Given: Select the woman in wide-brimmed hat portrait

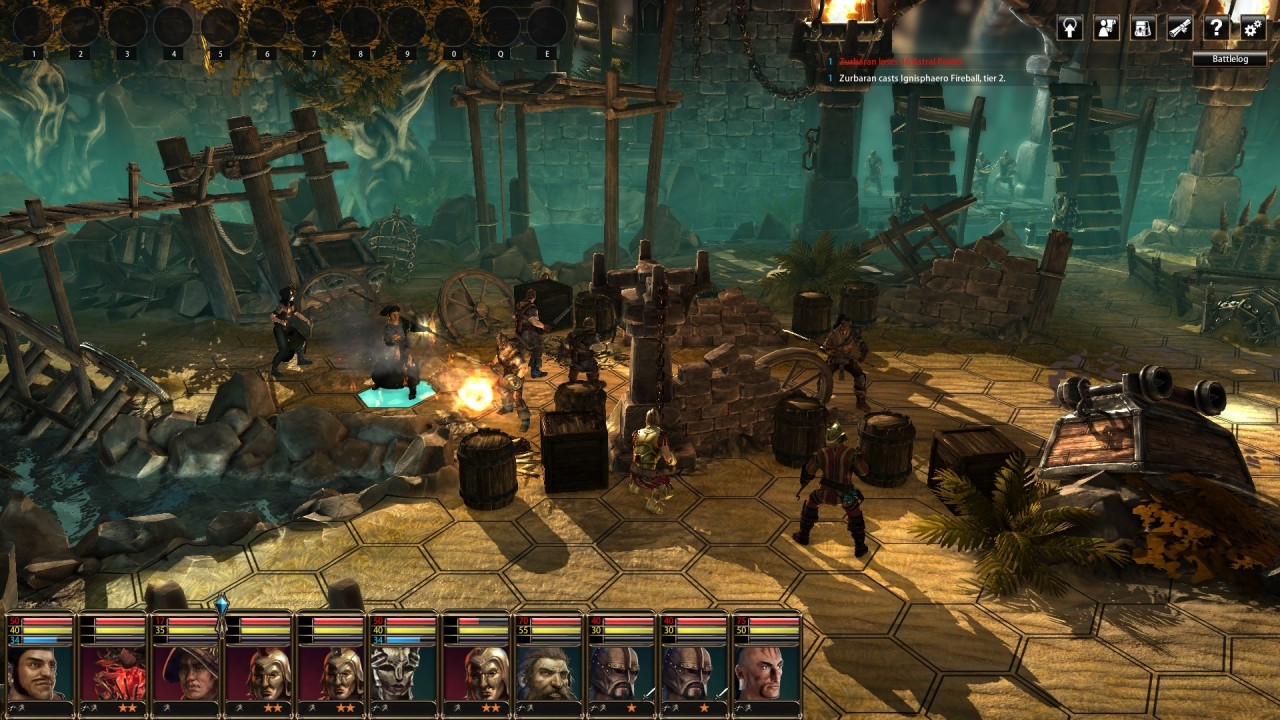Looking at the screenshot, I should [x=185, y=673].
